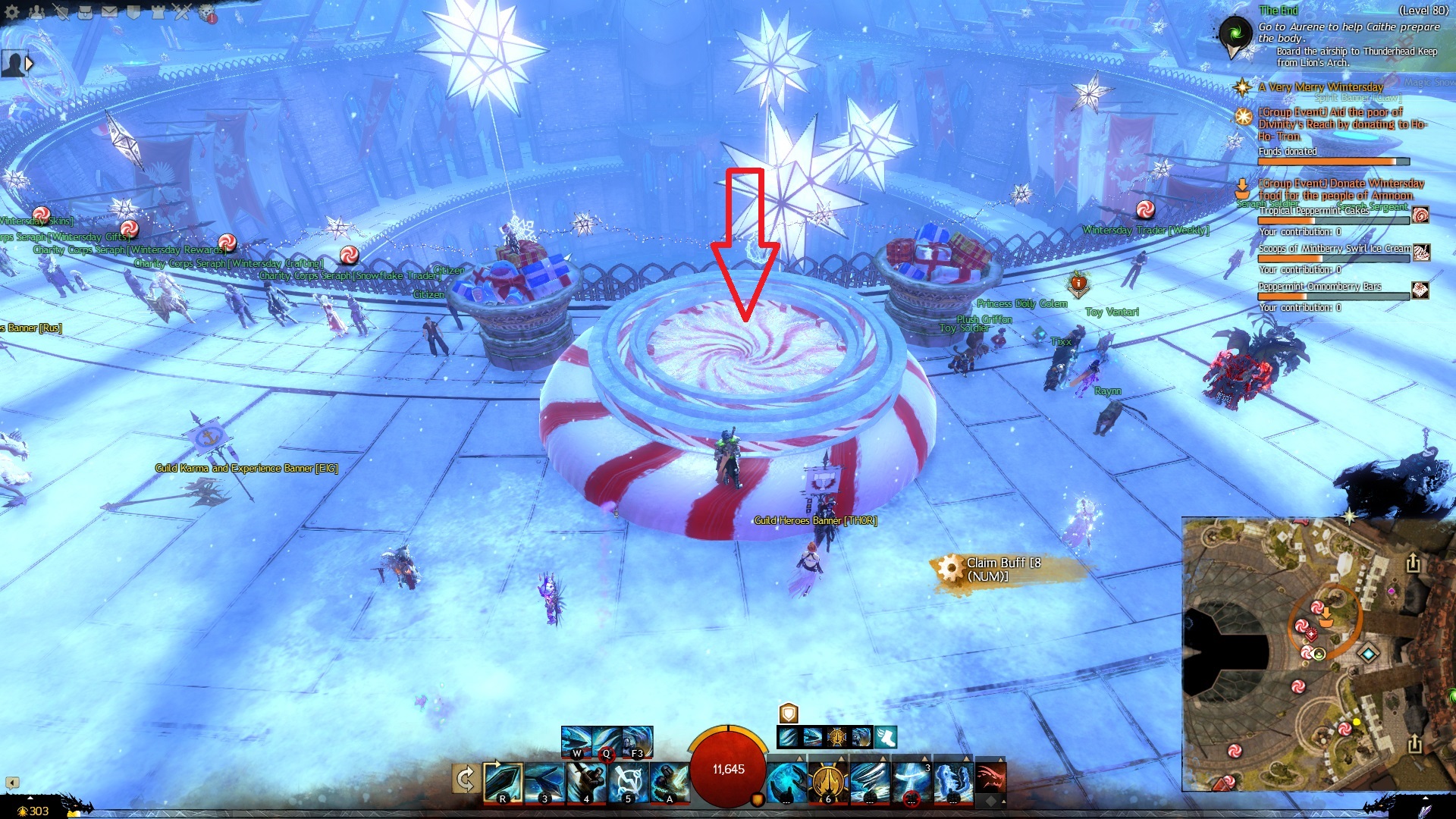This screenshot has height=819, width=1456.
Task: Open the World vs. World castle icon
Action: click(158, 12)
